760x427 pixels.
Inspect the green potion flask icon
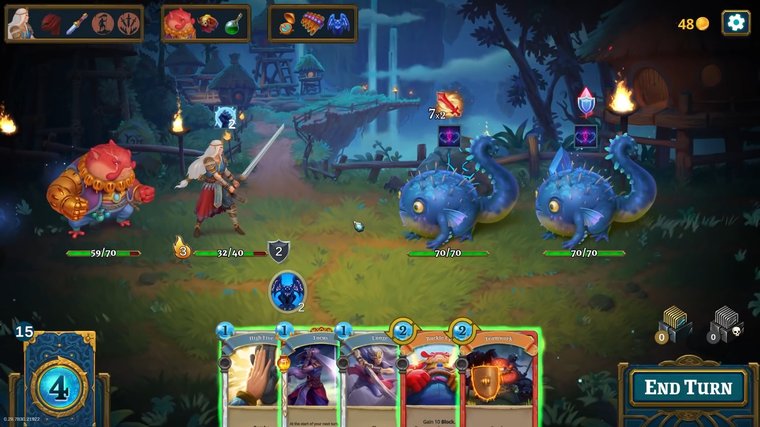point(233,24)
